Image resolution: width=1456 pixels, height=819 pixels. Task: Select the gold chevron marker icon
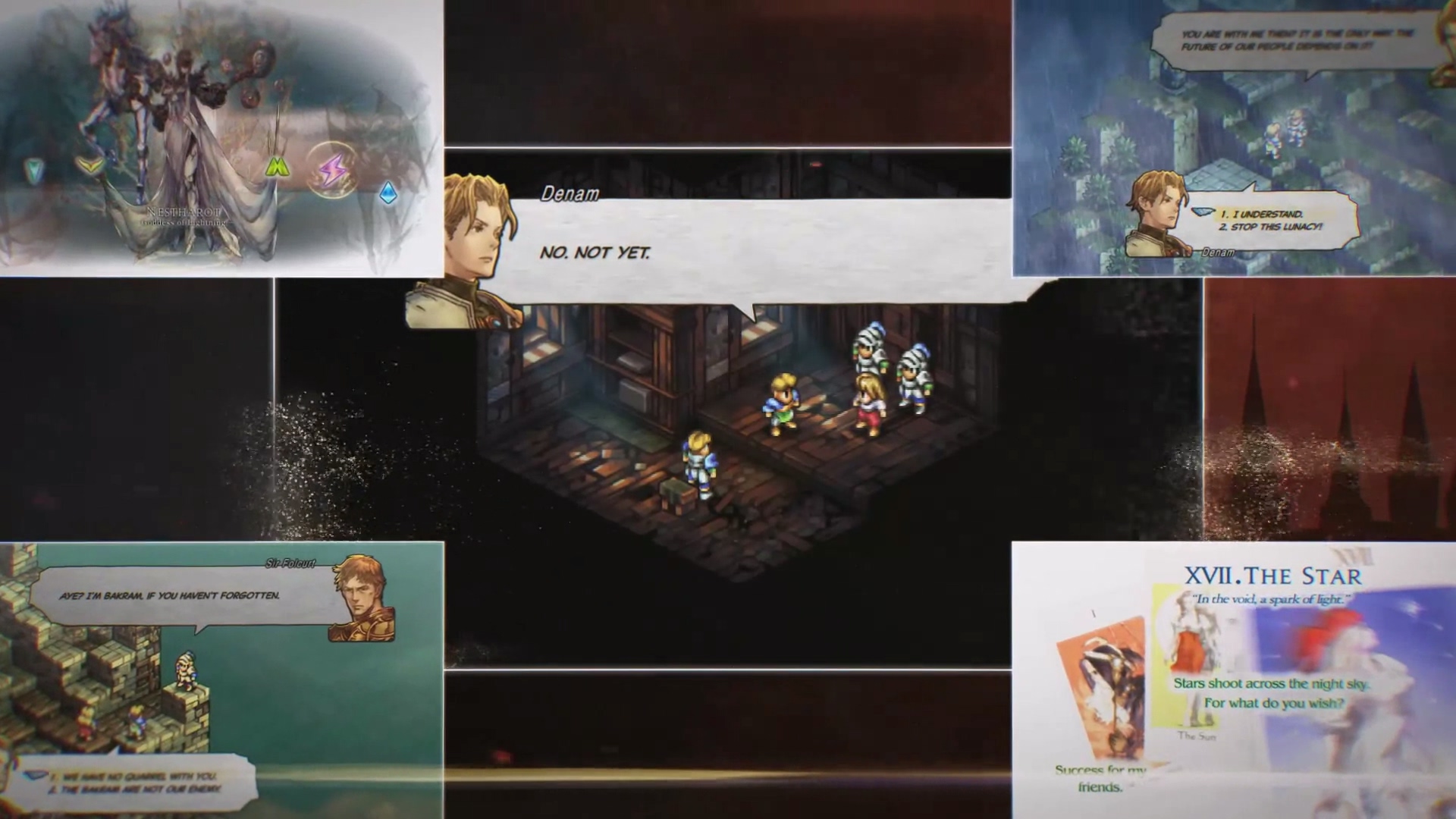pos(92,165)
